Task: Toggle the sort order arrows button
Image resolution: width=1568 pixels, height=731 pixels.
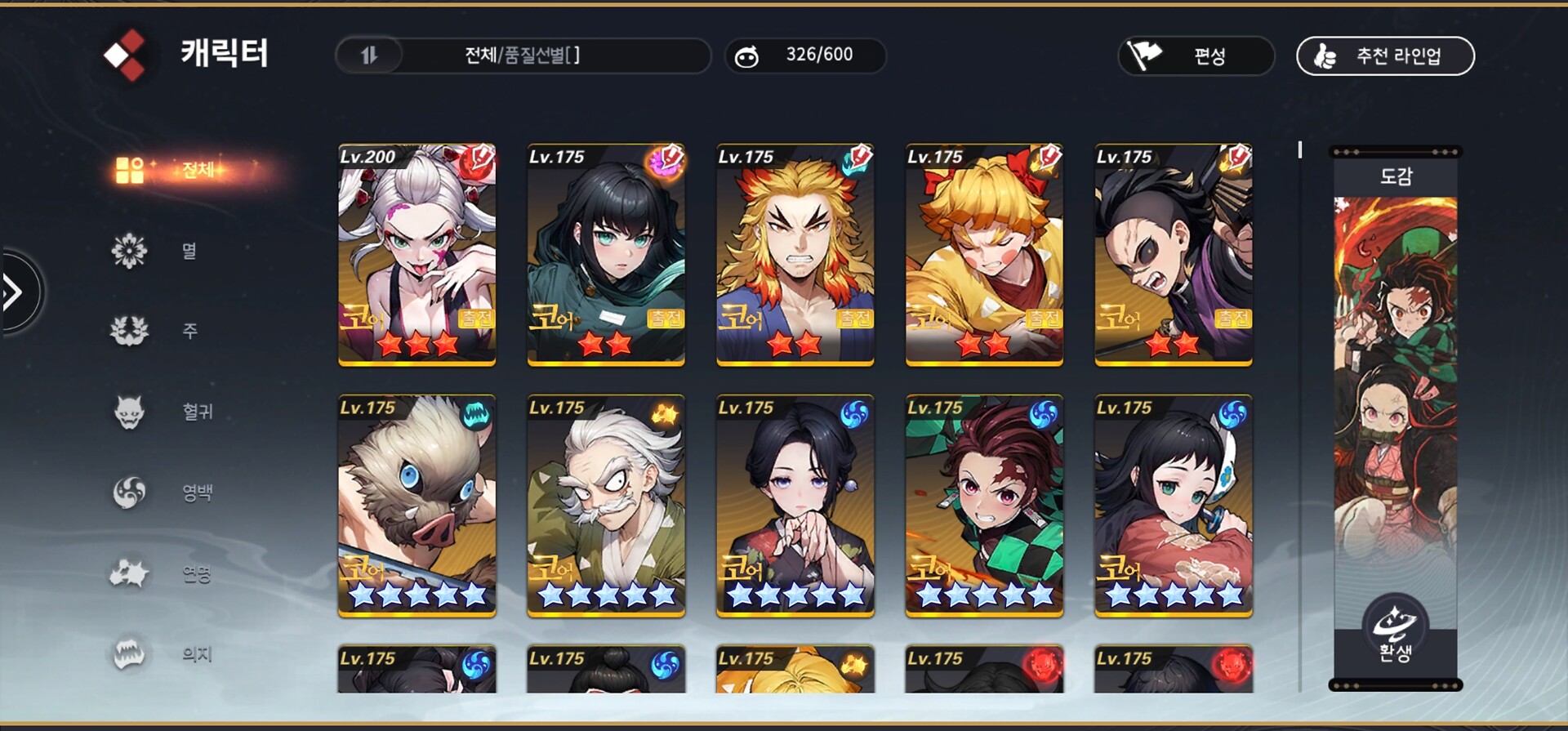Action: coord(369,56)
